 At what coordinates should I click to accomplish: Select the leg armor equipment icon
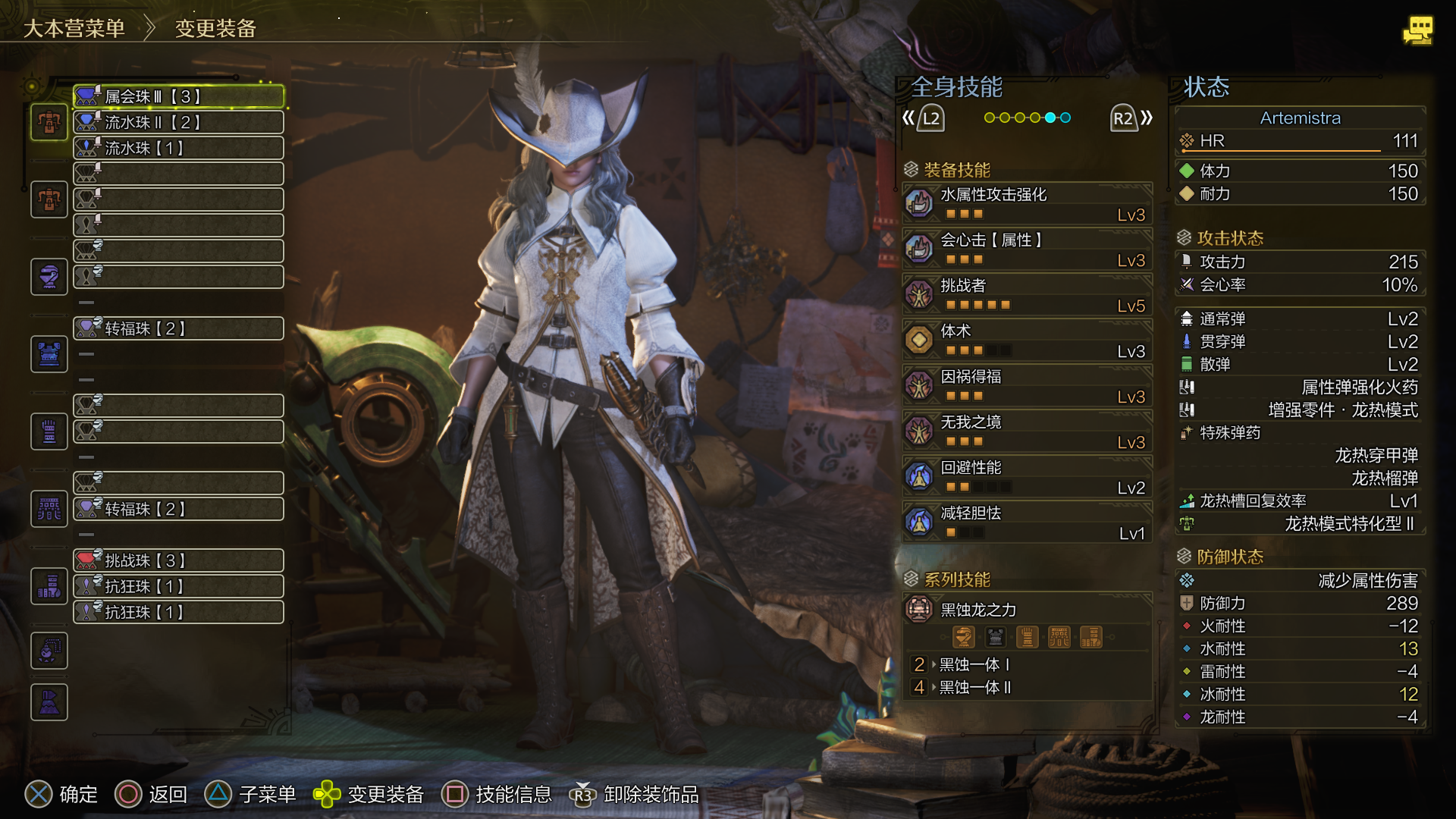coord(49,586)
